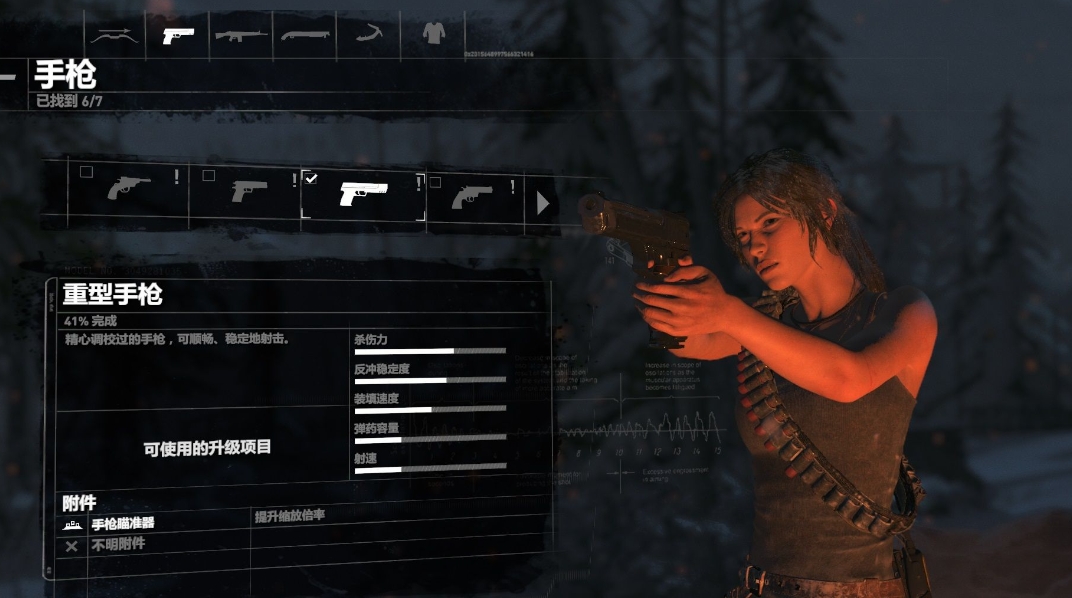
Task: Open the 可使用的升级项目 upgrades panel
Action: click(x=207, y=448)
